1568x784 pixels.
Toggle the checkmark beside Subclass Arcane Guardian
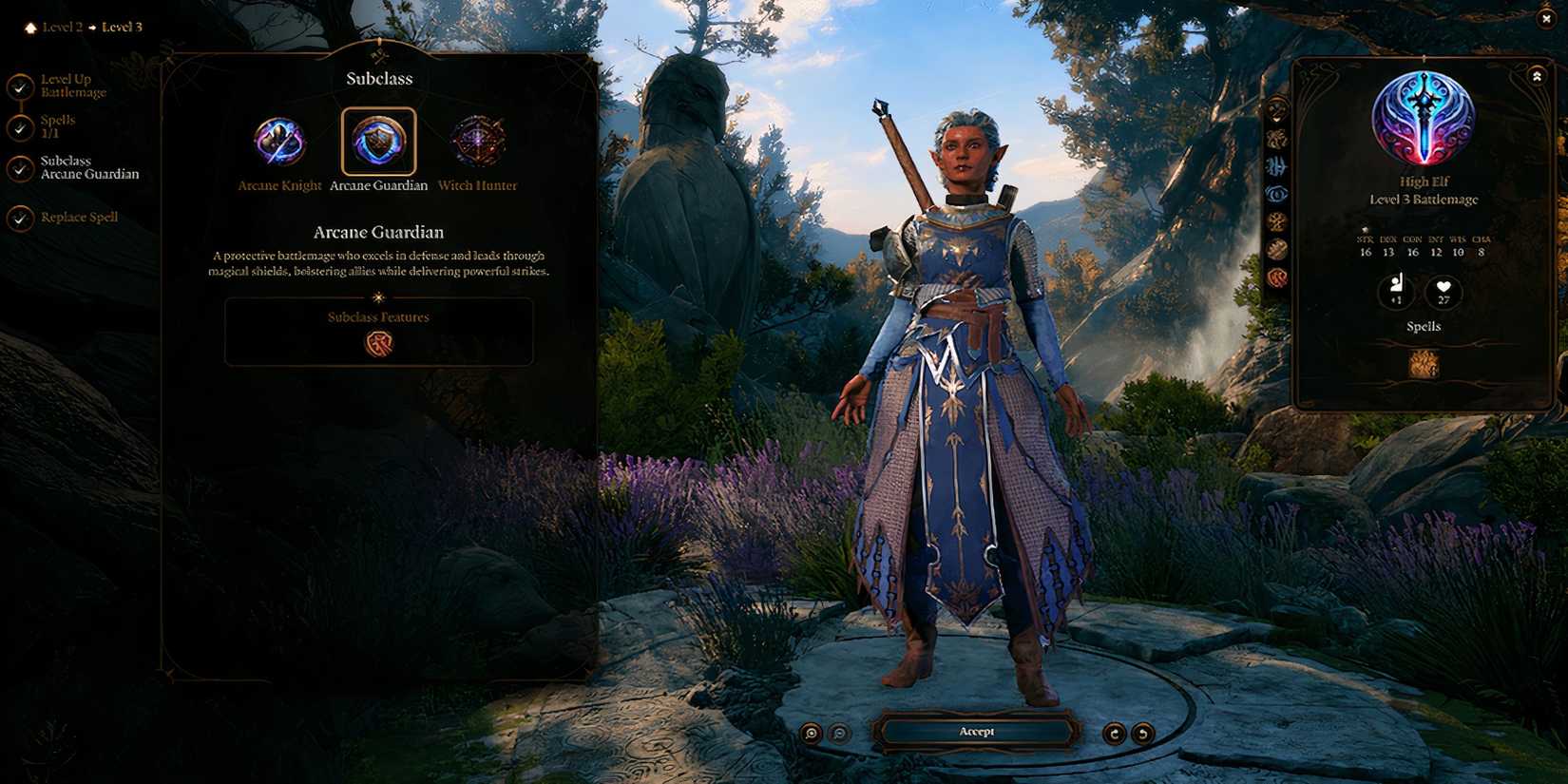20,167
